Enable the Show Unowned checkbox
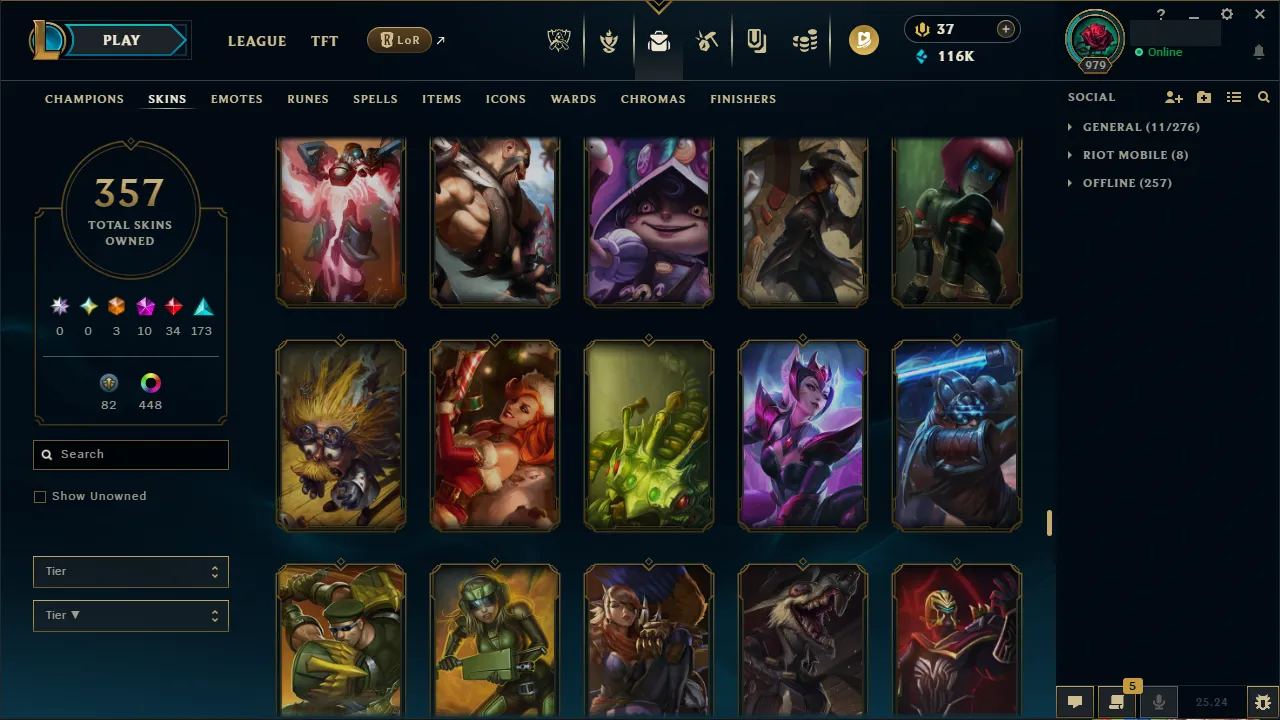Viewport: 1280px width, 720px height. (x=40, y=496)
